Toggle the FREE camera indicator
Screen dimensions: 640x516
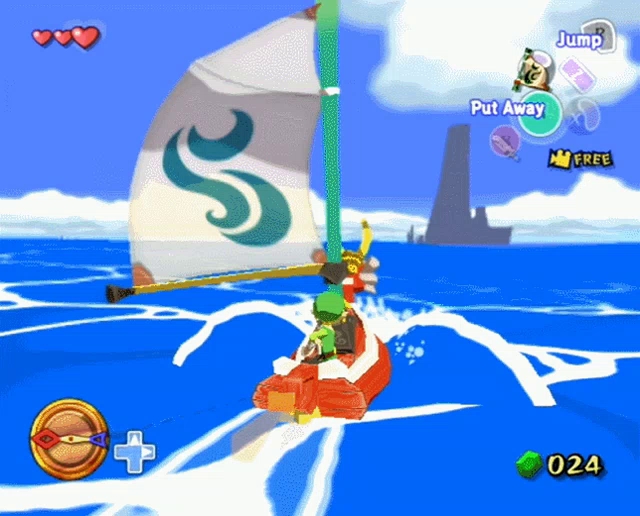[x=580, y=159]
